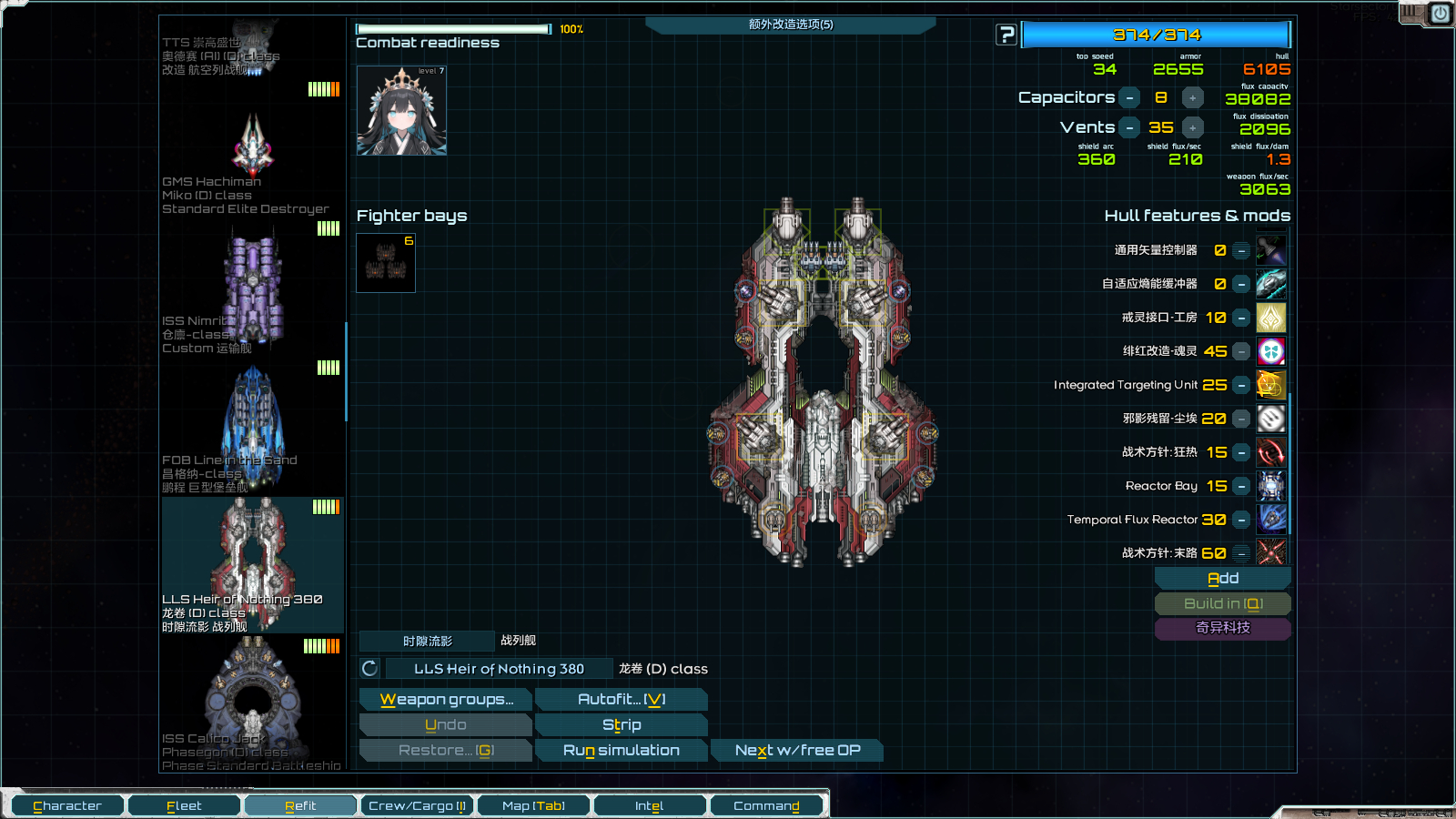Decrease the Vents count
This screenshot has height=819, width=1456.
(1129, 127)
